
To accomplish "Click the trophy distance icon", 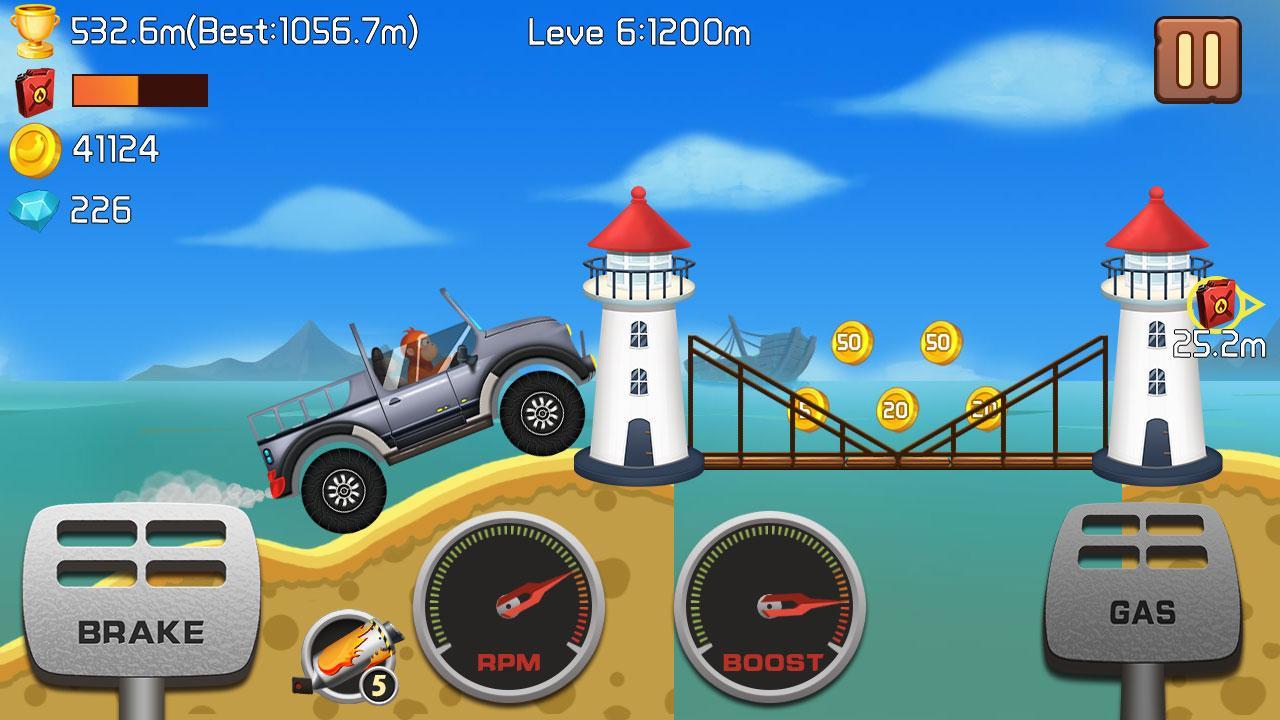I will point(36,31).
